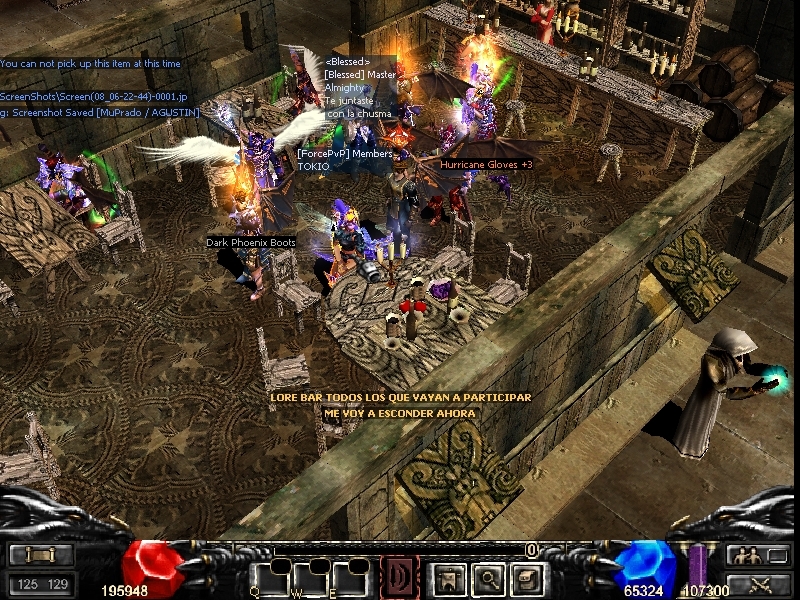Select the current skill slot icon
The image size is (800, 600).
(x=400, y=577)
